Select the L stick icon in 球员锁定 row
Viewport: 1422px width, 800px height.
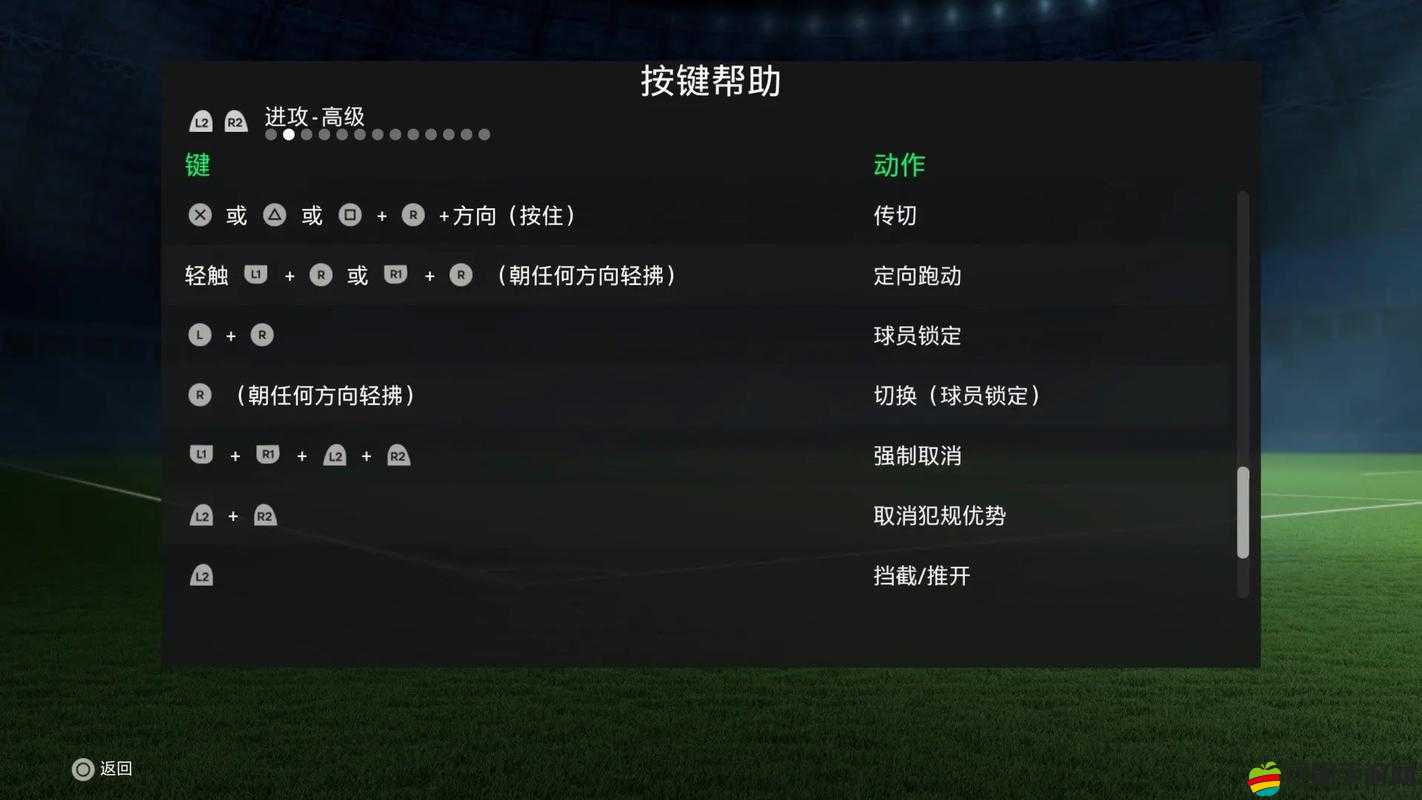point(199,334)
